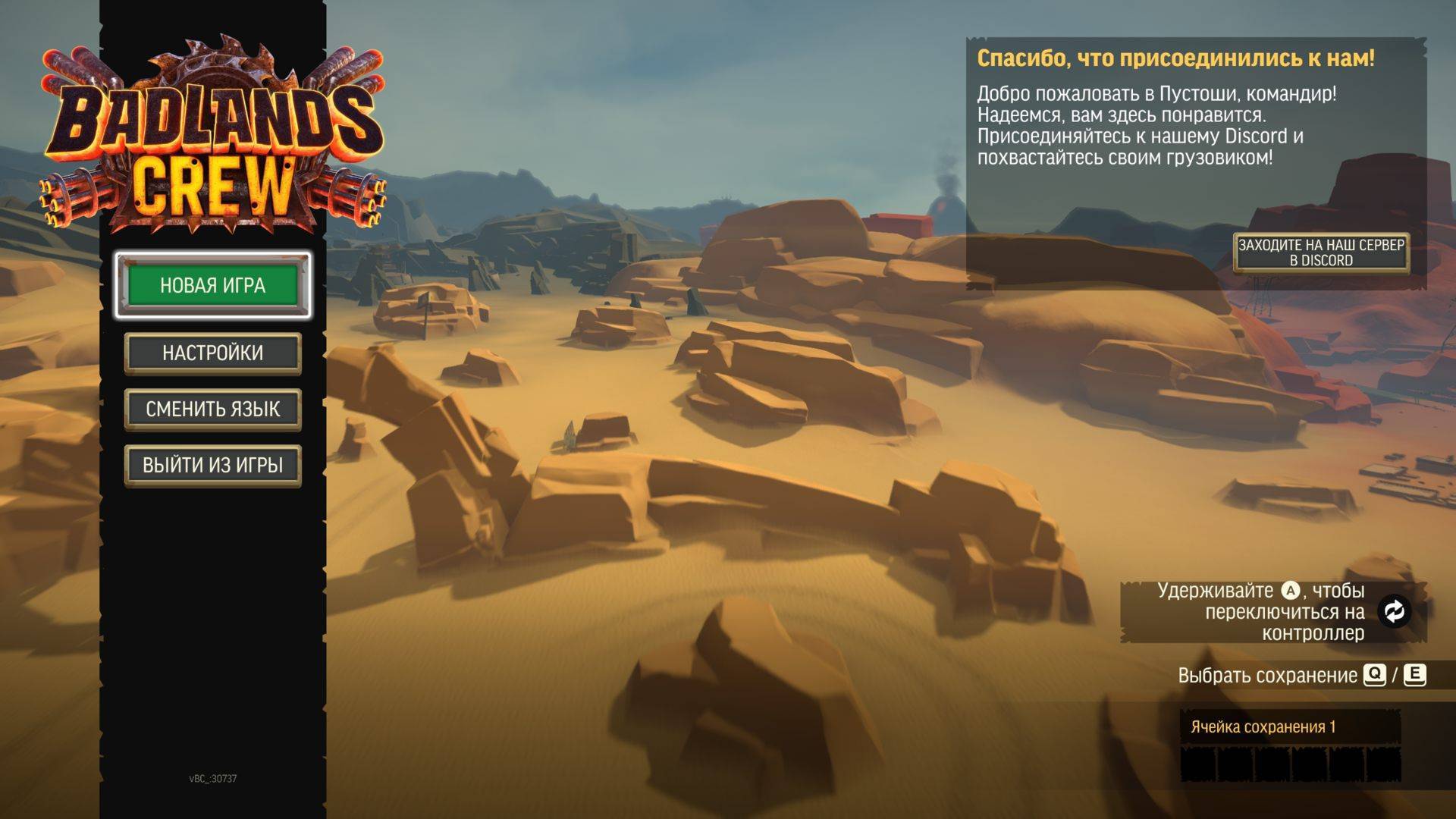This screenshot has height=819, width=1456.
Task: Start a new game with НОВАЯ ИГРА
Action: [x=212, y=285]
